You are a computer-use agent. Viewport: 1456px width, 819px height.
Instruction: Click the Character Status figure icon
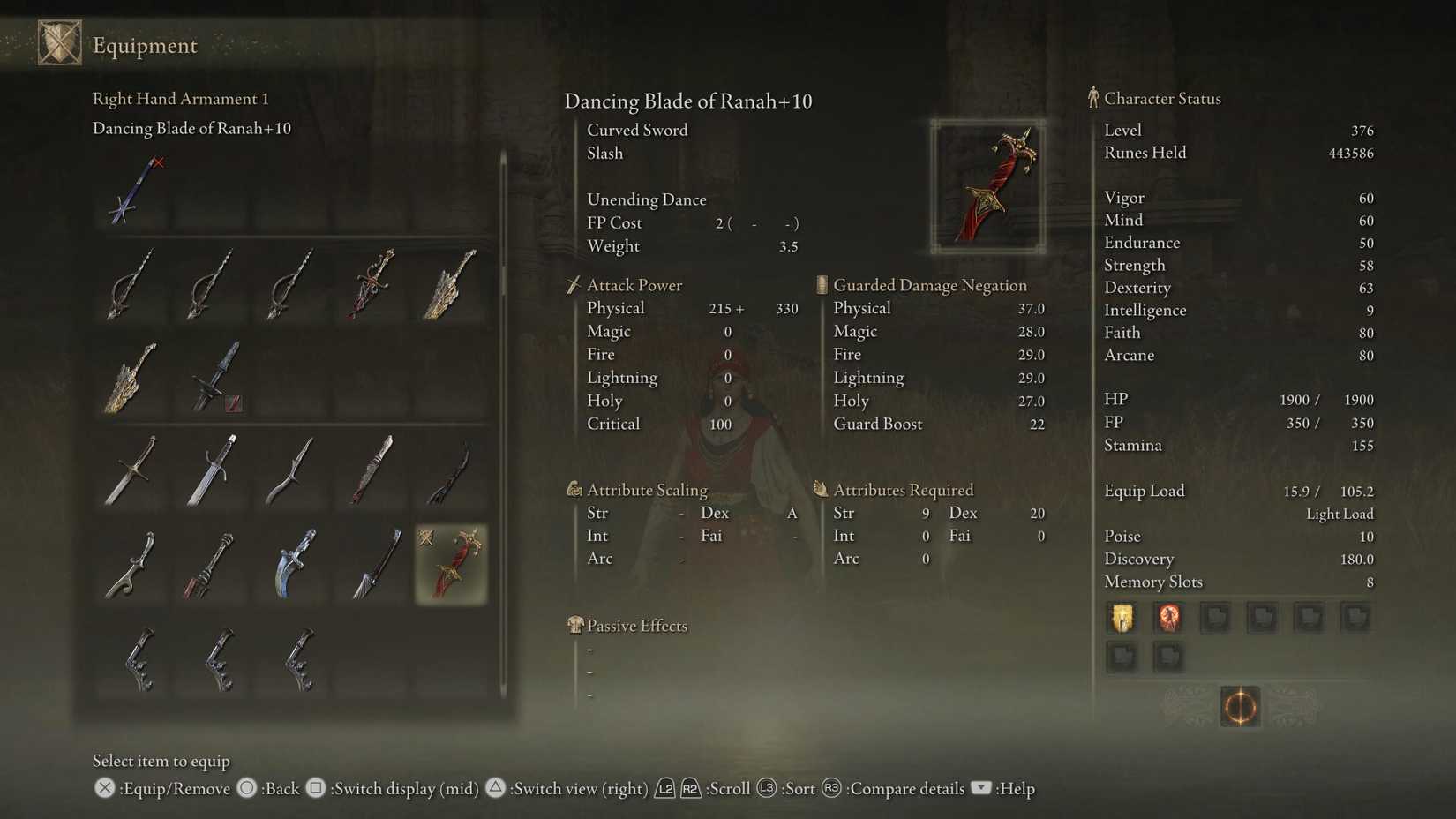click(1092, 98)
